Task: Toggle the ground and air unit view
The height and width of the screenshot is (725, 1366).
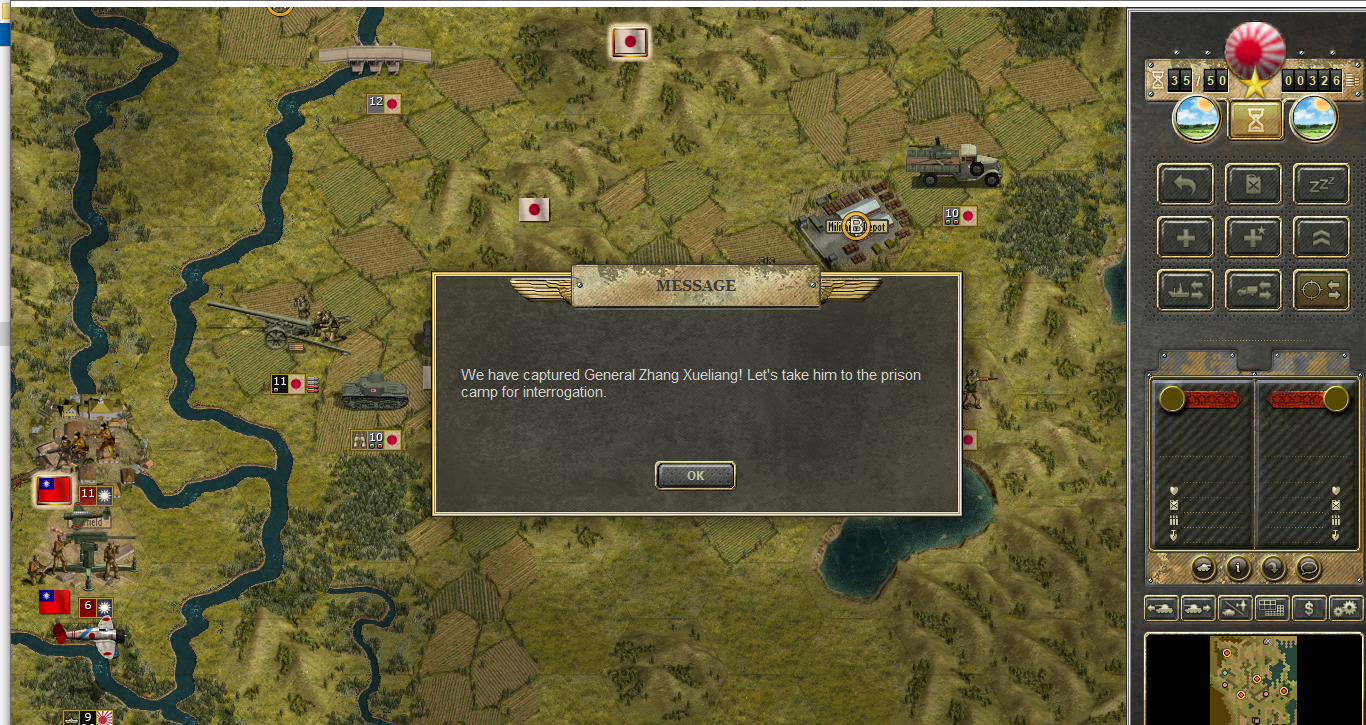Action: click(1235, 607)
